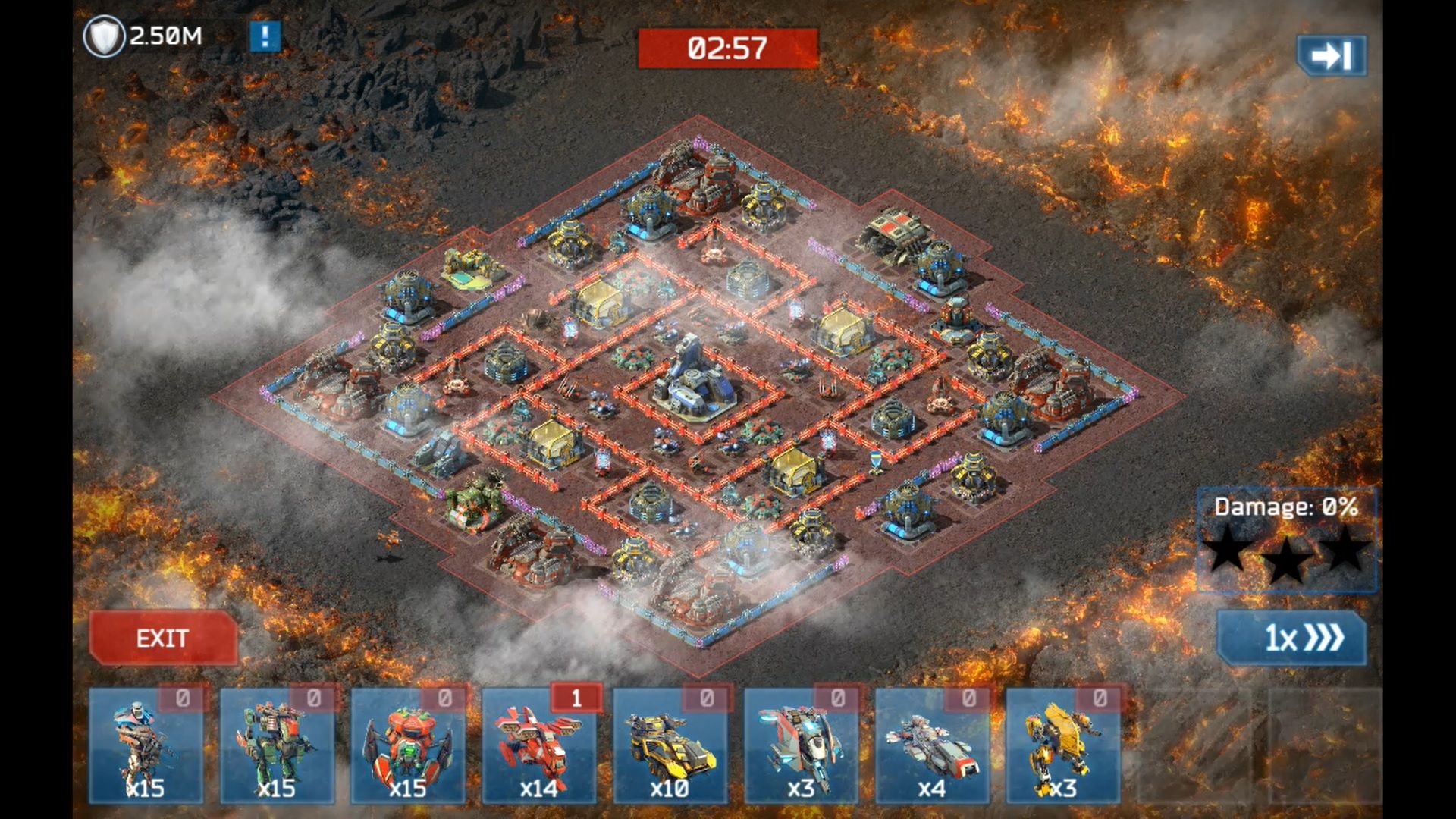The width and height of the screenshot is (1456, 819).
Task: Select the yellow armored tank card x10
Action: pyautogui.click(x=670, y=745)
